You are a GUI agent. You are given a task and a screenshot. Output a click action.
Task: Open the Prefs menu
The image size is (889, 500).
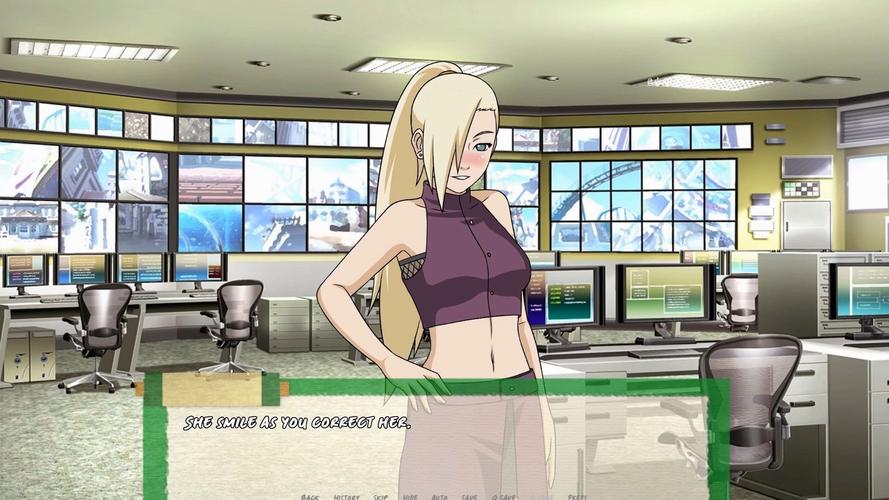click(x=577, y=496)
